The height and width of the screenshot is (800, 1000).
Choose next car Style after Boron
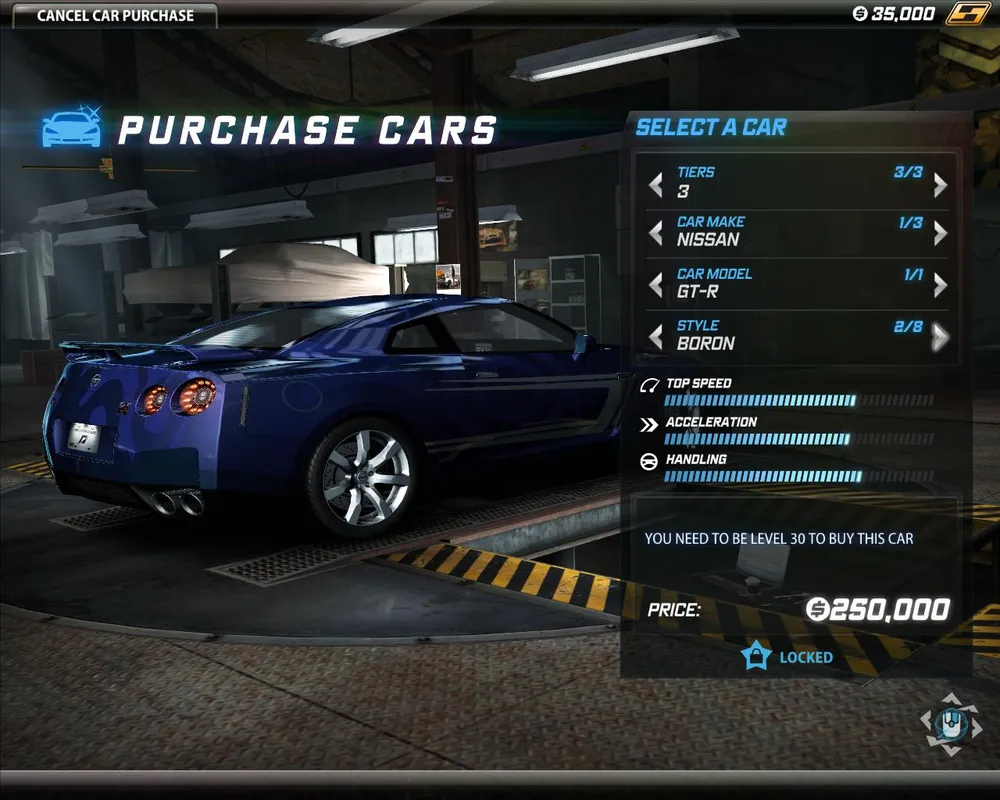click(x=940, y=337)
